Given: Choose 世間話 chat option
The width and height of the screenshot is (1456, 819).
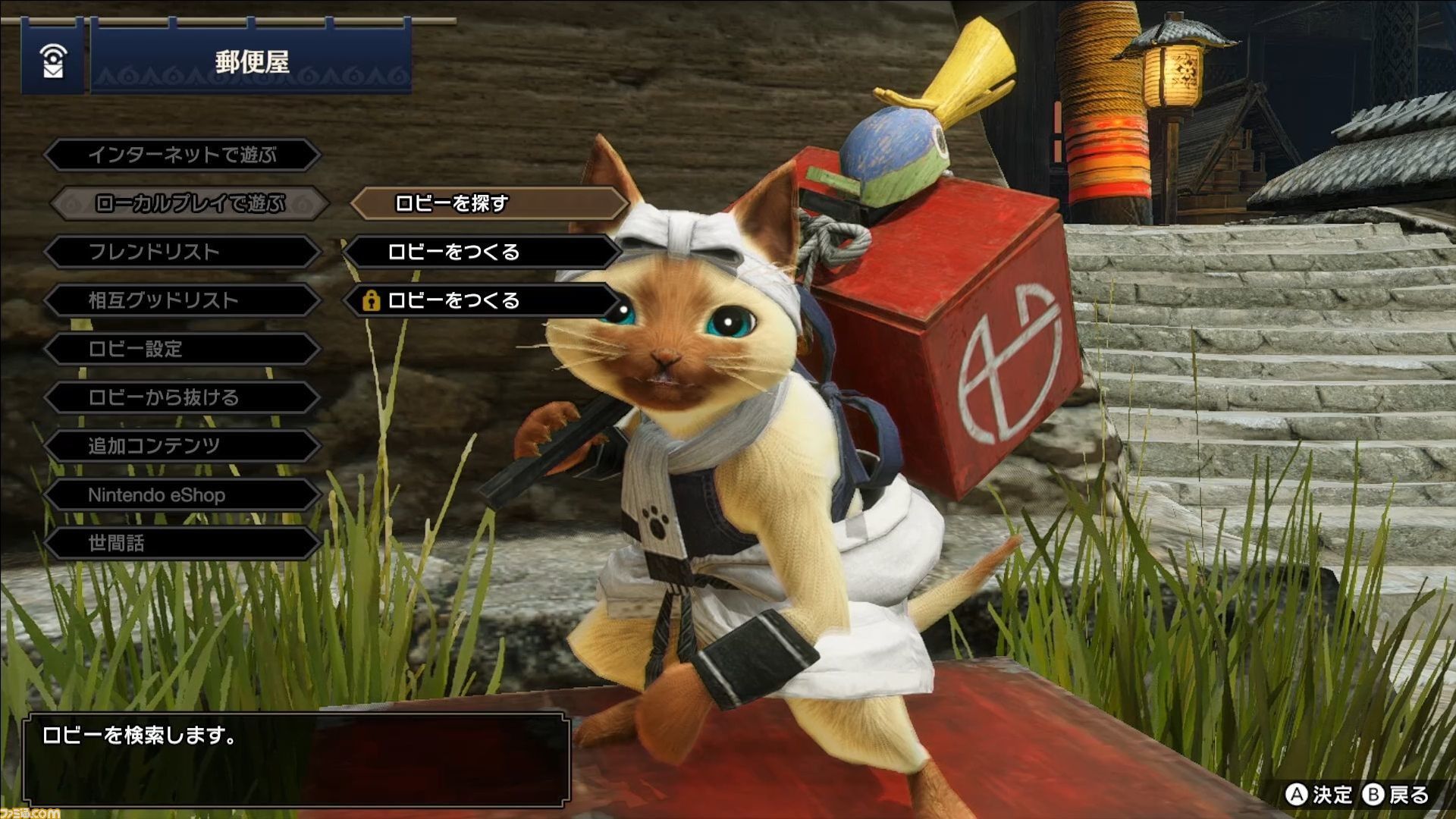Looking at the screenshot, I should point(182,543).
